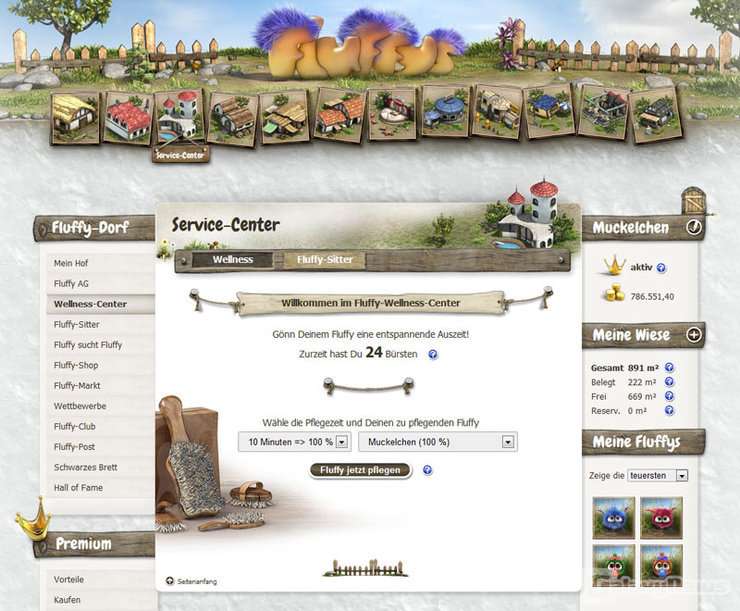The height and width of the screenshot is (611, 740).
Task: Select Fluffy-Sitter in the sidebar menu
Action: [x=77, y=325]
